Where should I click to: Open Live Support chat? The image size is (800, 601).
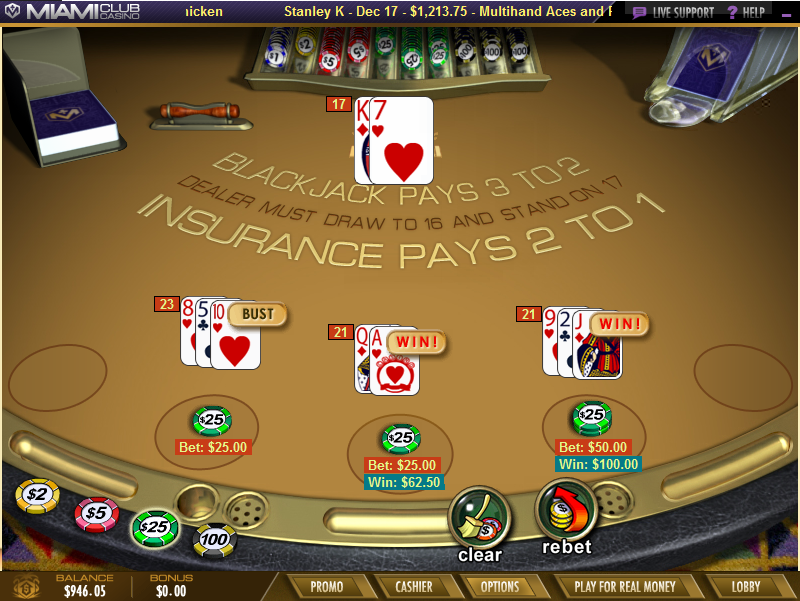tap(674, 12)
